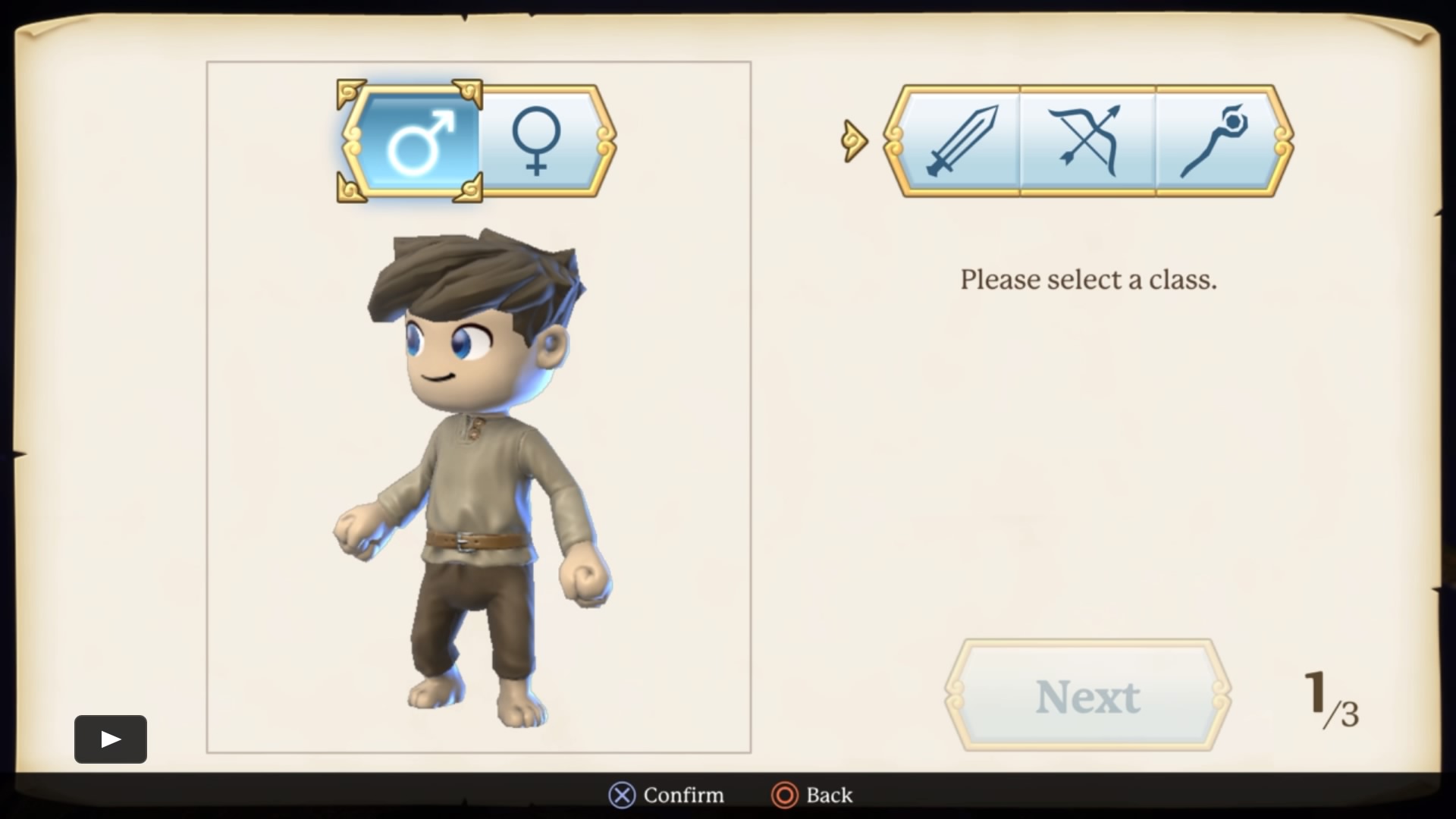The height and width of the screenshot is (819, 1456).
Task: Click the Next button
Action: pyautogui.click(x=1087, y=696)
